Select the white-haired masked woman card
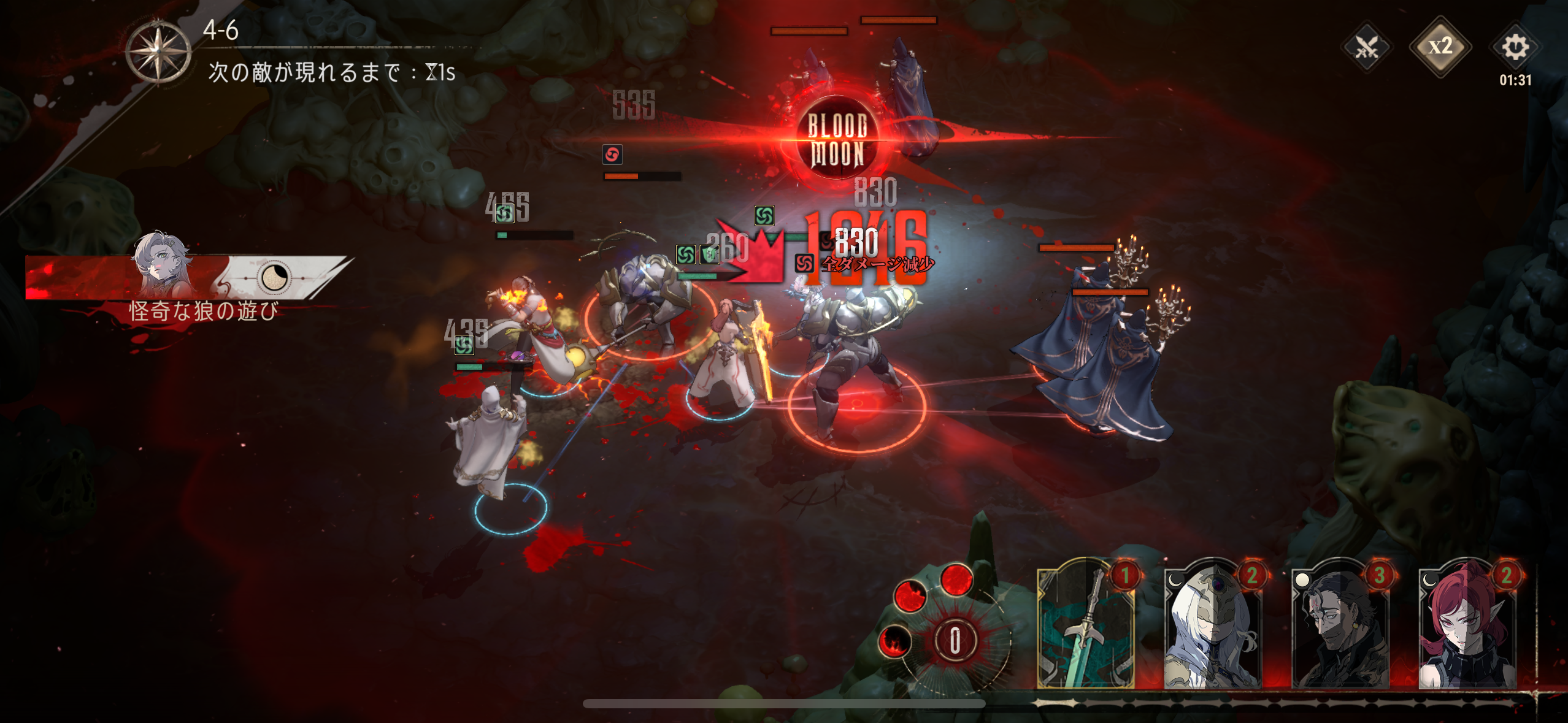Viewport: 1568px width, 723px height. click(1213, 625)
